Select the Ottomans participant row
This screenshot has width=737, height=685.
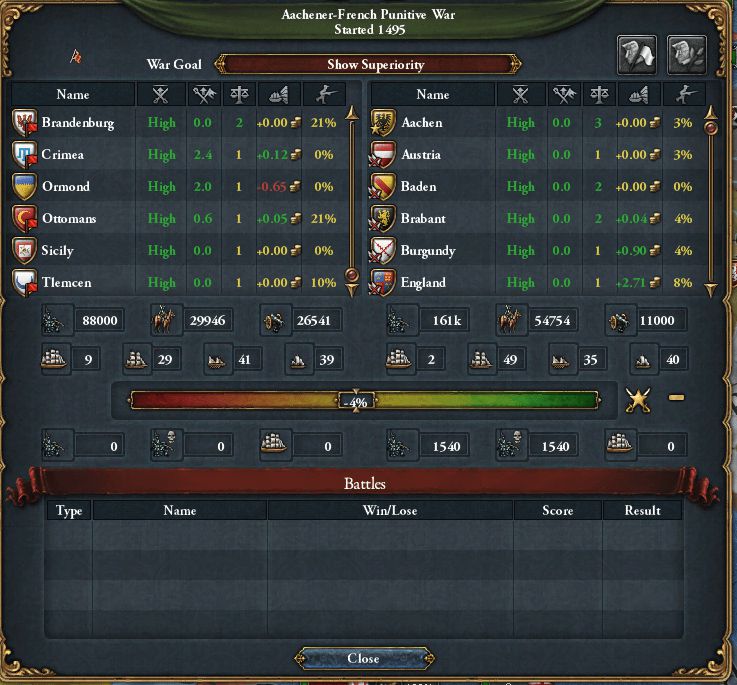click(x=70, y=219)
